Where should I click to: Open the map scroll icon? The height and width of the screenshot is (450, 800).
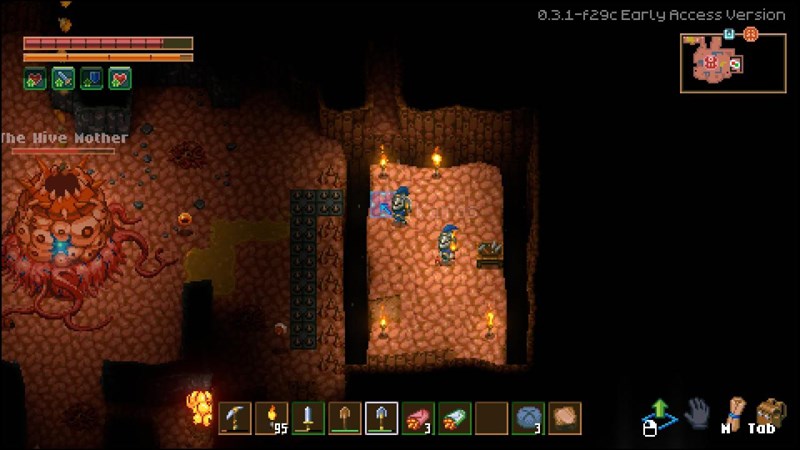coord(736,408)
